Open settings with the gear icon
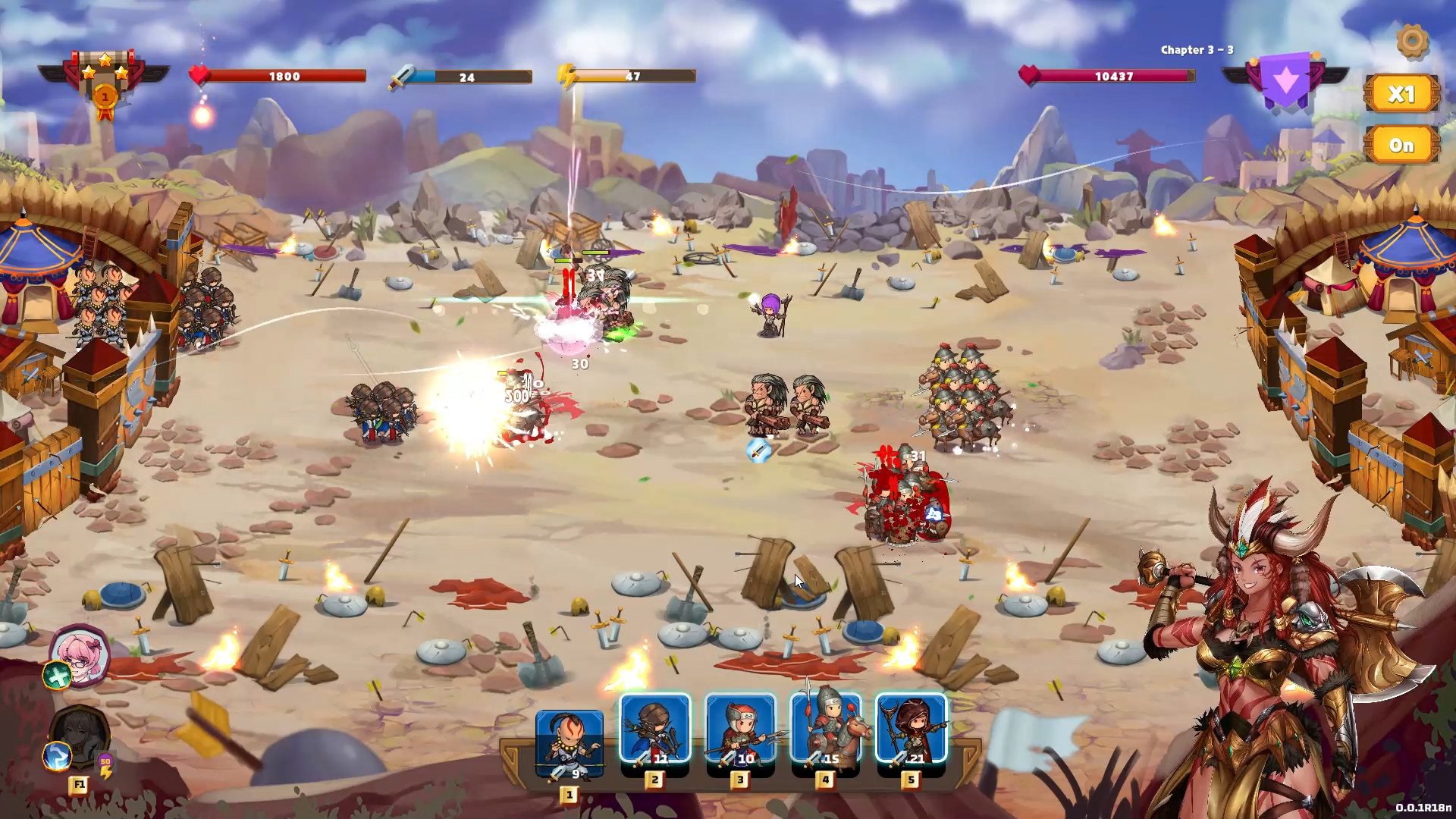Viewport: 1456px width, 819px height. coord(1411,41)
